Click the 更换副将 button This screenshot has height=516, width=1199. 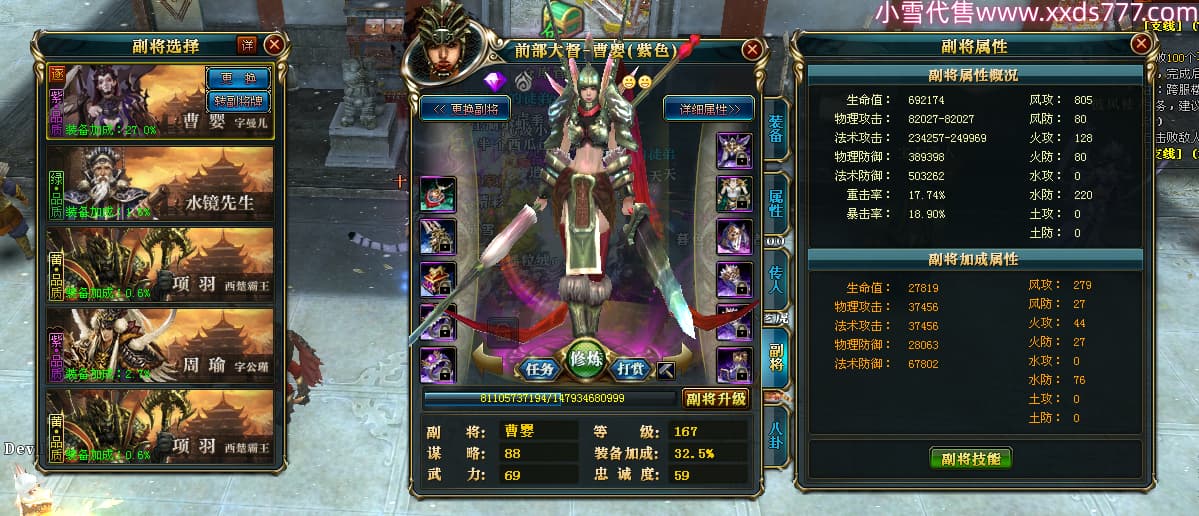[x=465, y=108]
